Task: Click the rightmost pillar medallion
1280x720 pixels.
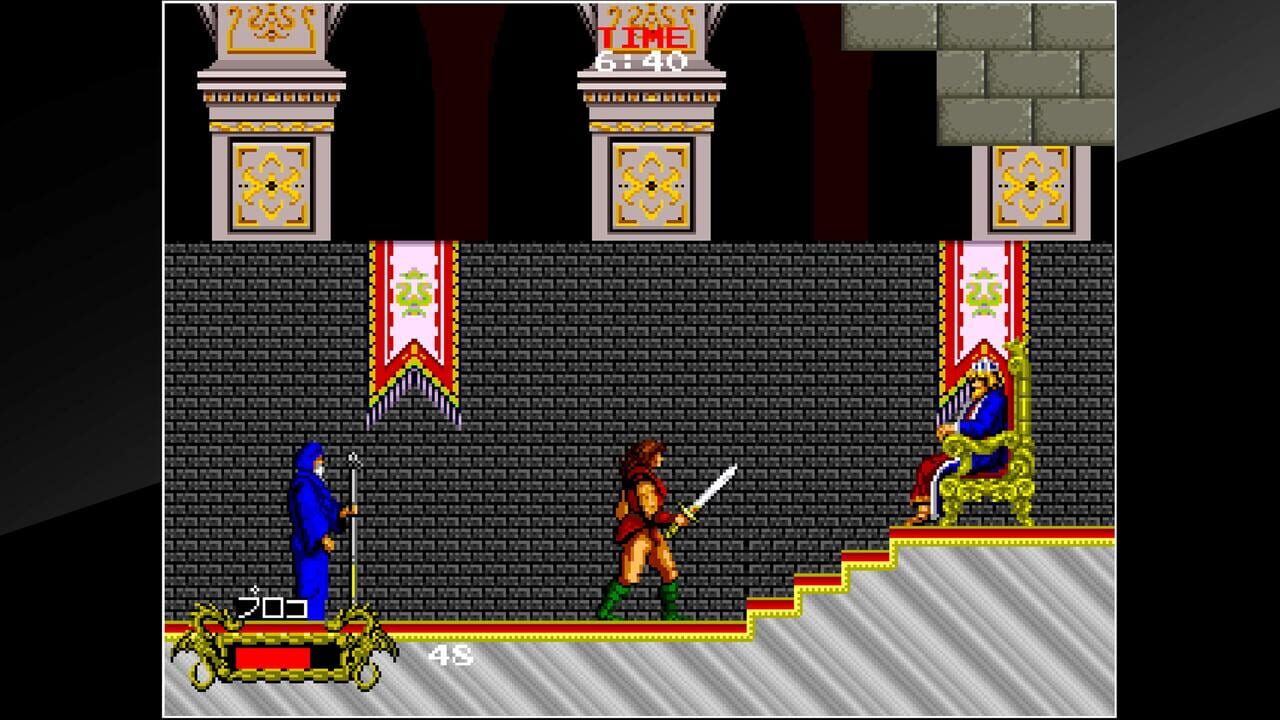Action: (x=1030, y=185)
